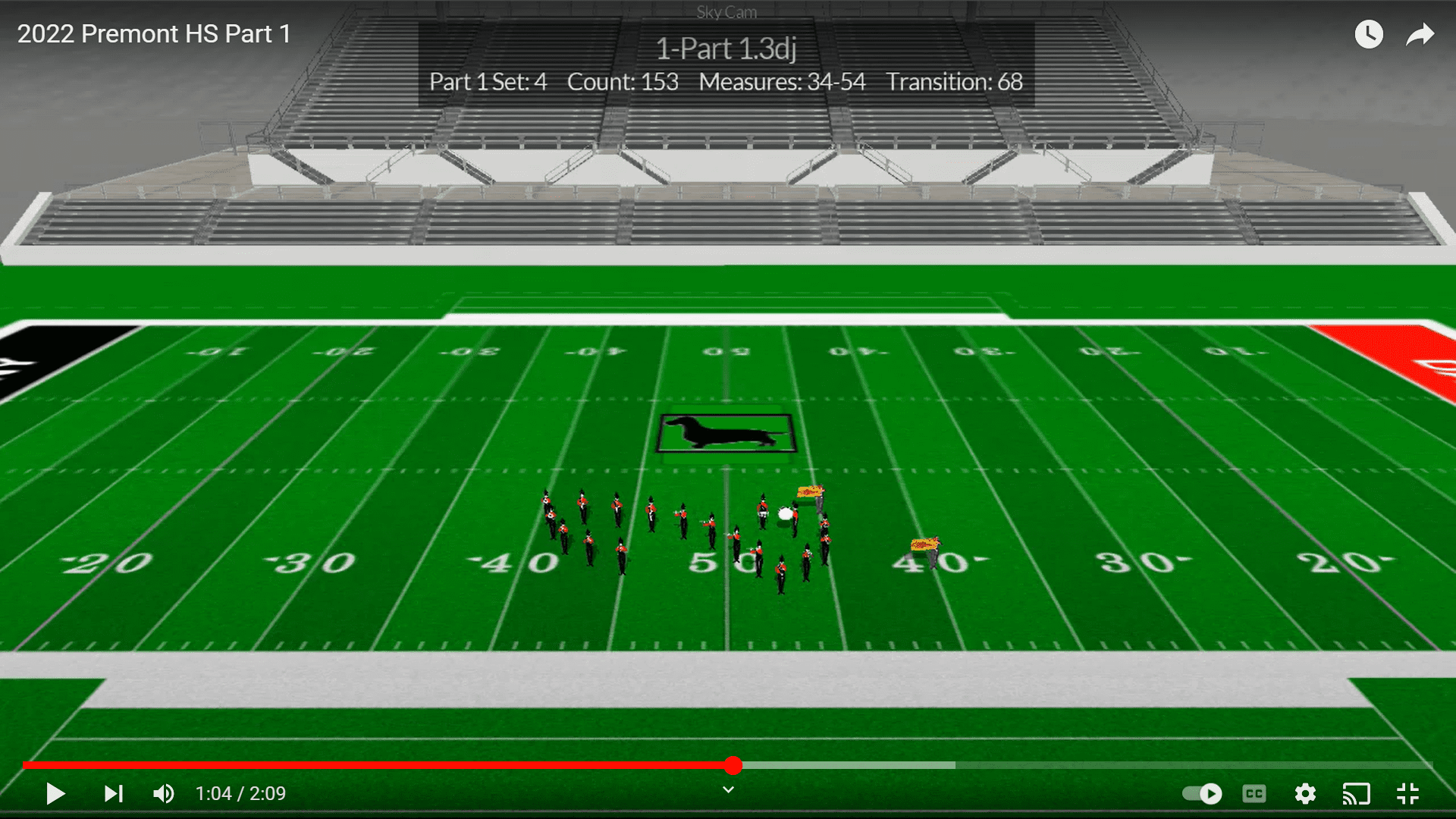This screenshot has height=819, width=1456.
Task: Toggle the autoplay switch off
Action: click(1202, 793)
